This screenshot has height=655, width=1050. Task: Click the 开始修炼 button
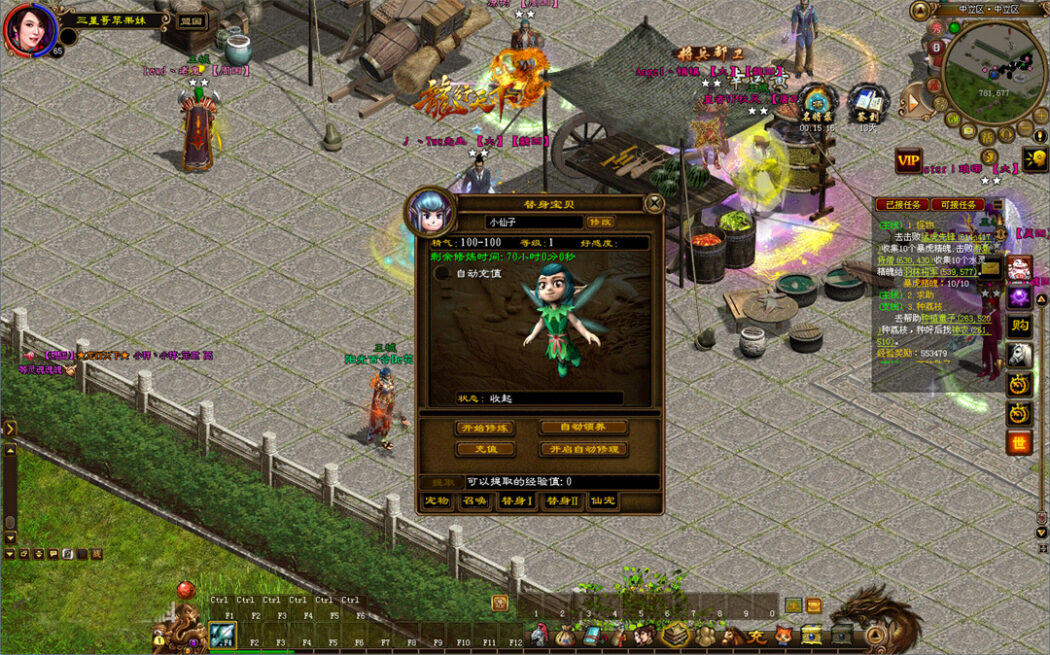[x=485, y=428]
